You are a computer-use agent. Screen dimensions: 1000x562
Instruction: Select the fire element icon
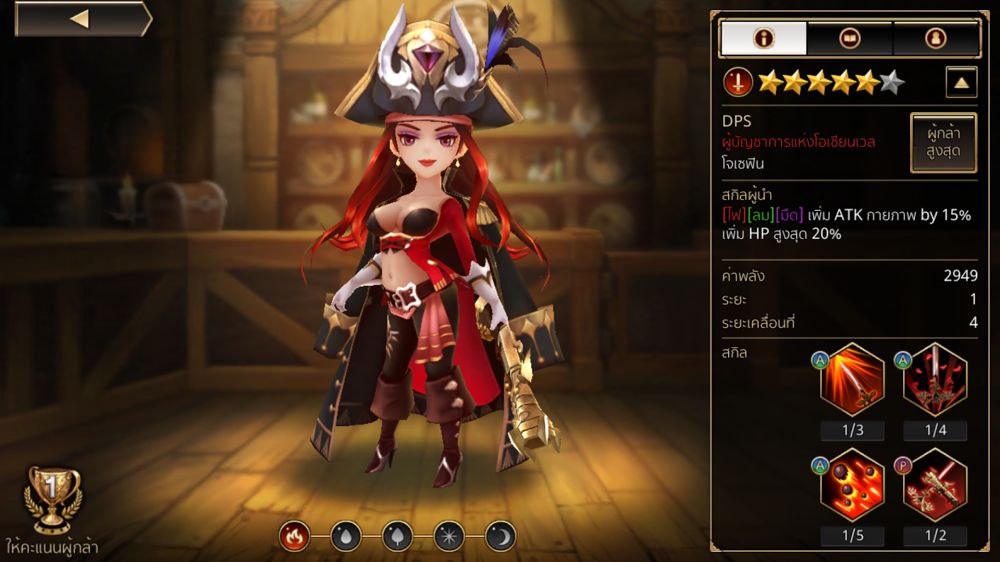click(294, 536)
